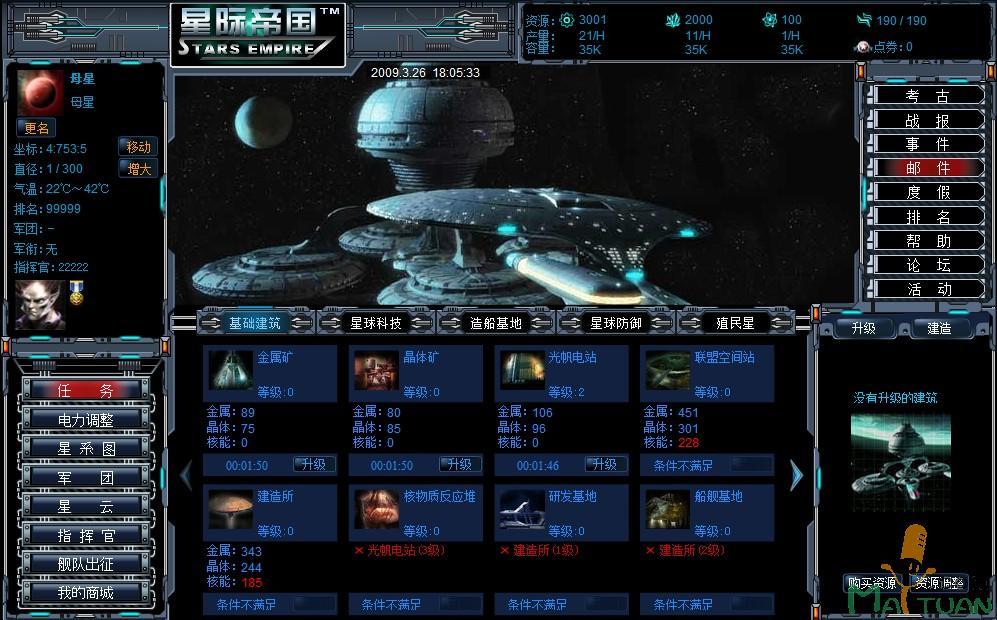Open the 任务 (missions) menu
Screen dimensions: 997x620
[x=85, y=390]
